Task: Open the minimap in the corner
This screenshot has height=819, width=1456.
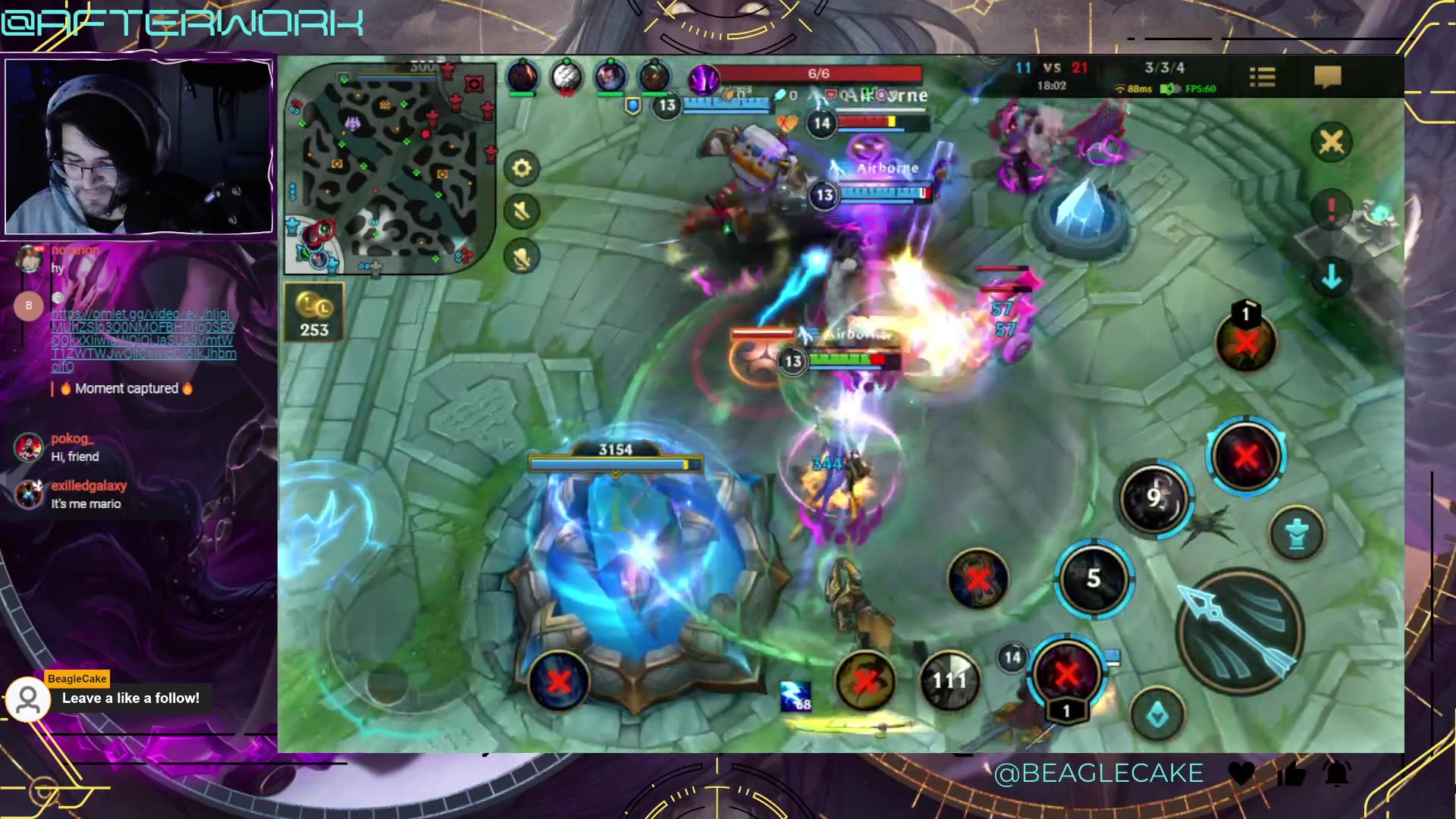Action: (x=390, y=167)
